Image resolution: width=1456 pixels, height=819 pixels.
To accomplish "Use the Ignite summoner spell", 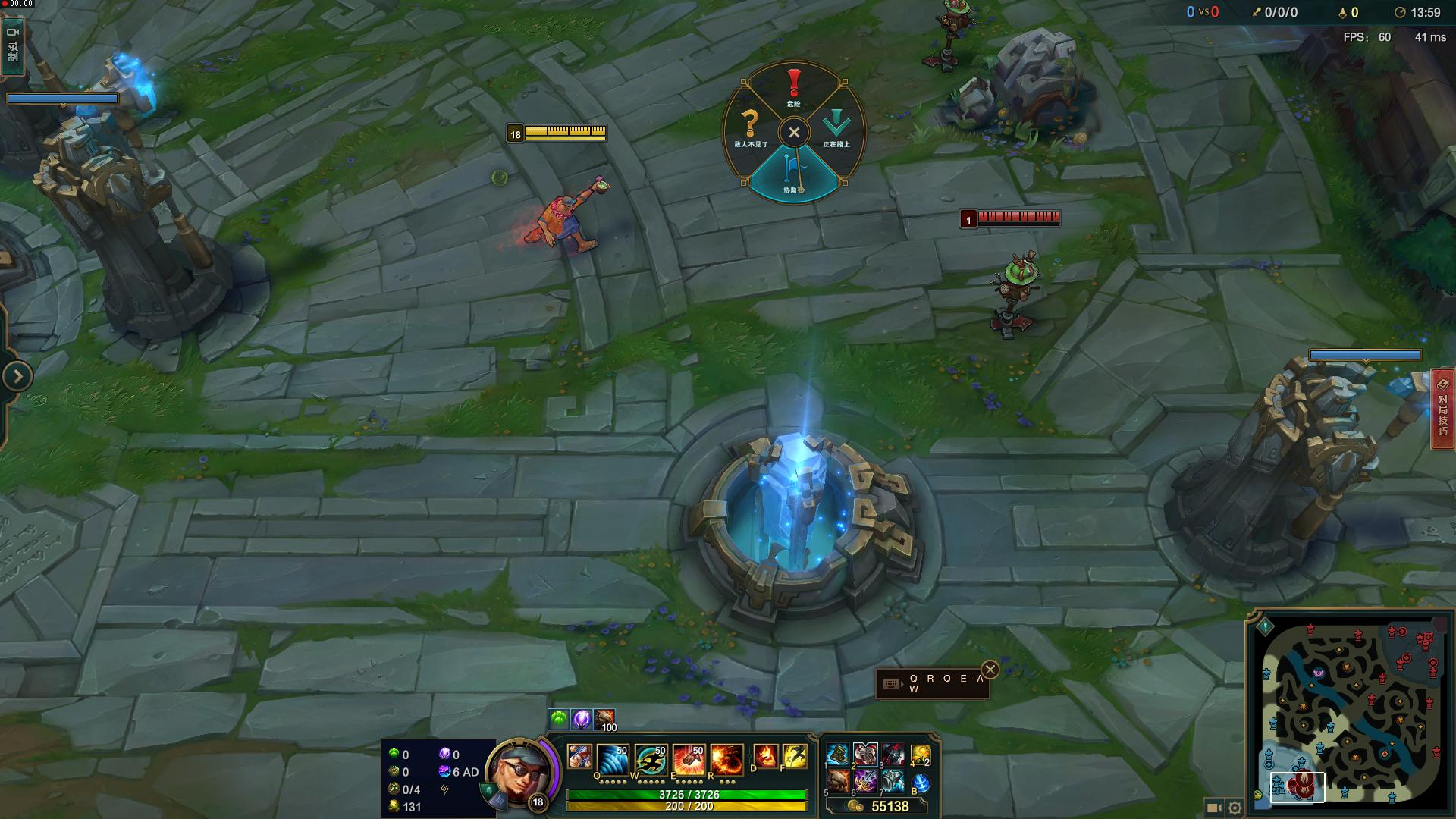I will 764,757.
